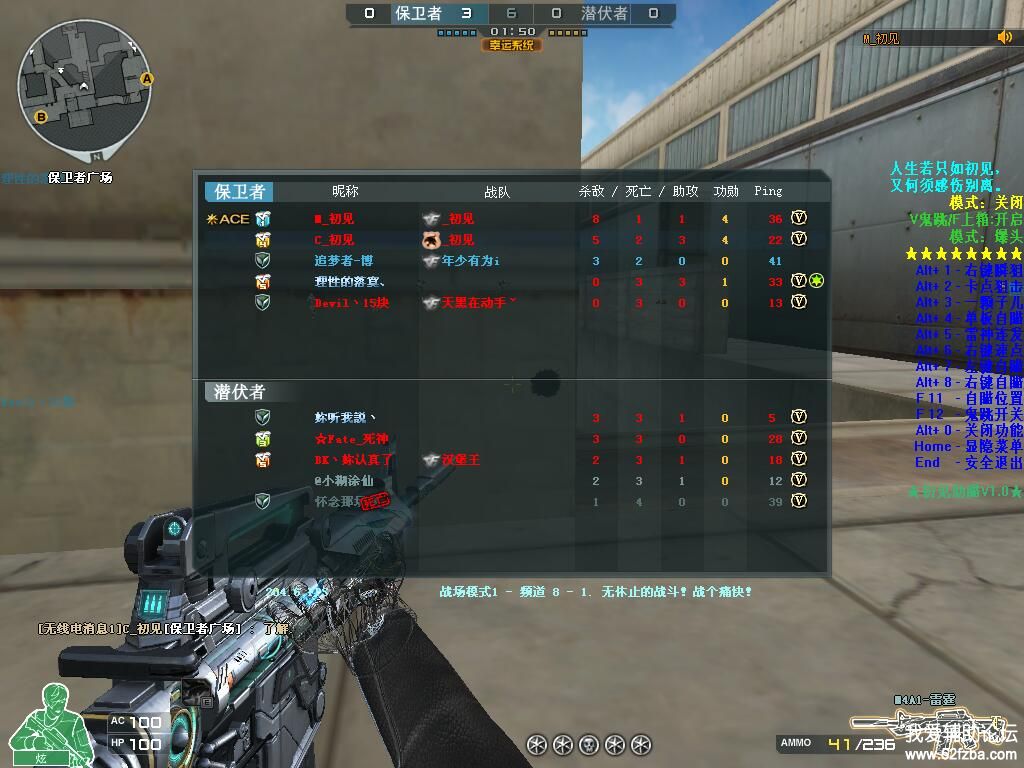The height and width of the screenshot is (768, 1024).
Task: Open the 幸运系统 label under the scoreboard timer
Action: pyautogui.click(x=511, y=45)
